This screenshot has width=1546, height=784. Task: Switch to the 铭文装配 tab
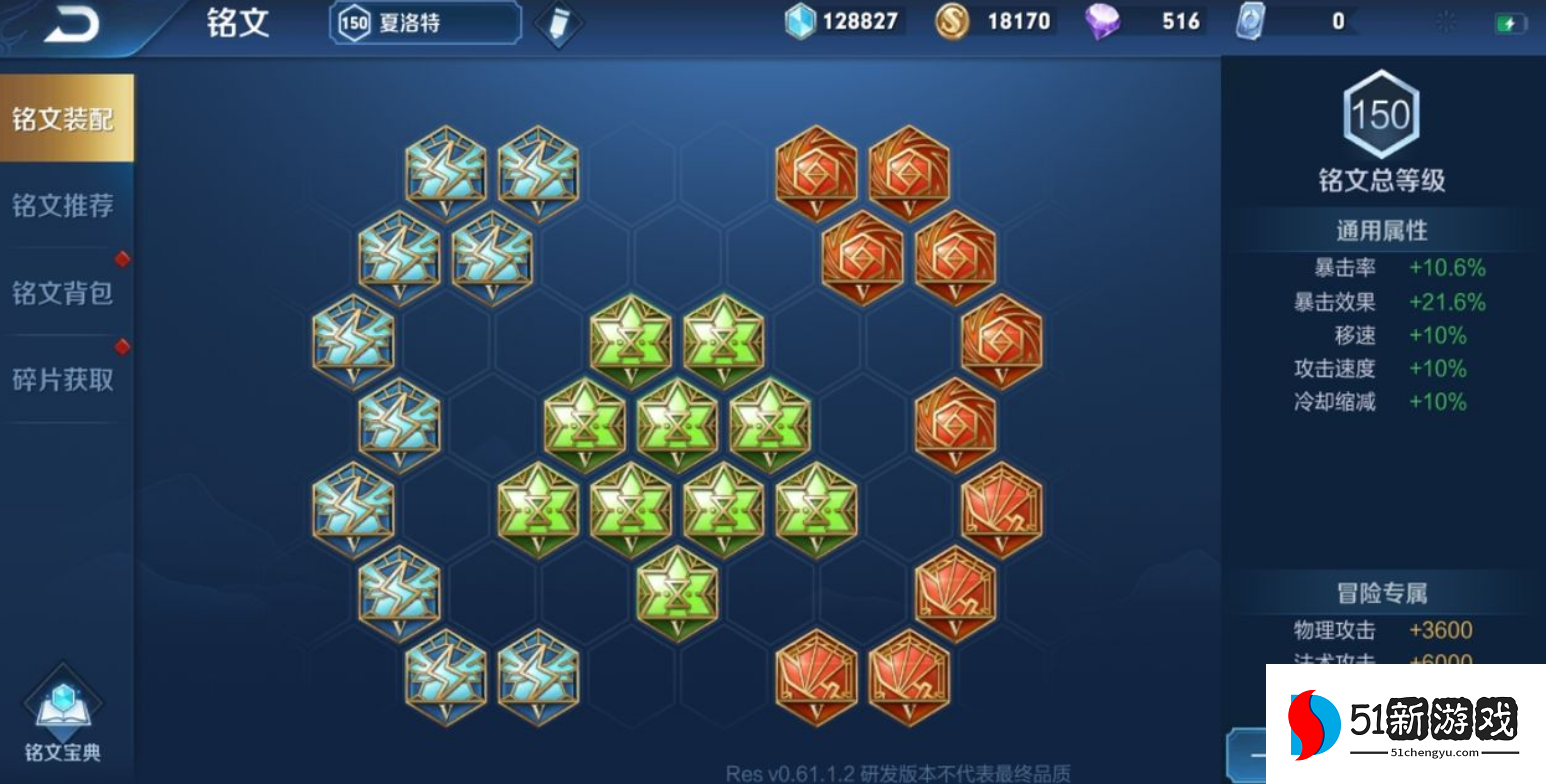[x=64, y=119]
